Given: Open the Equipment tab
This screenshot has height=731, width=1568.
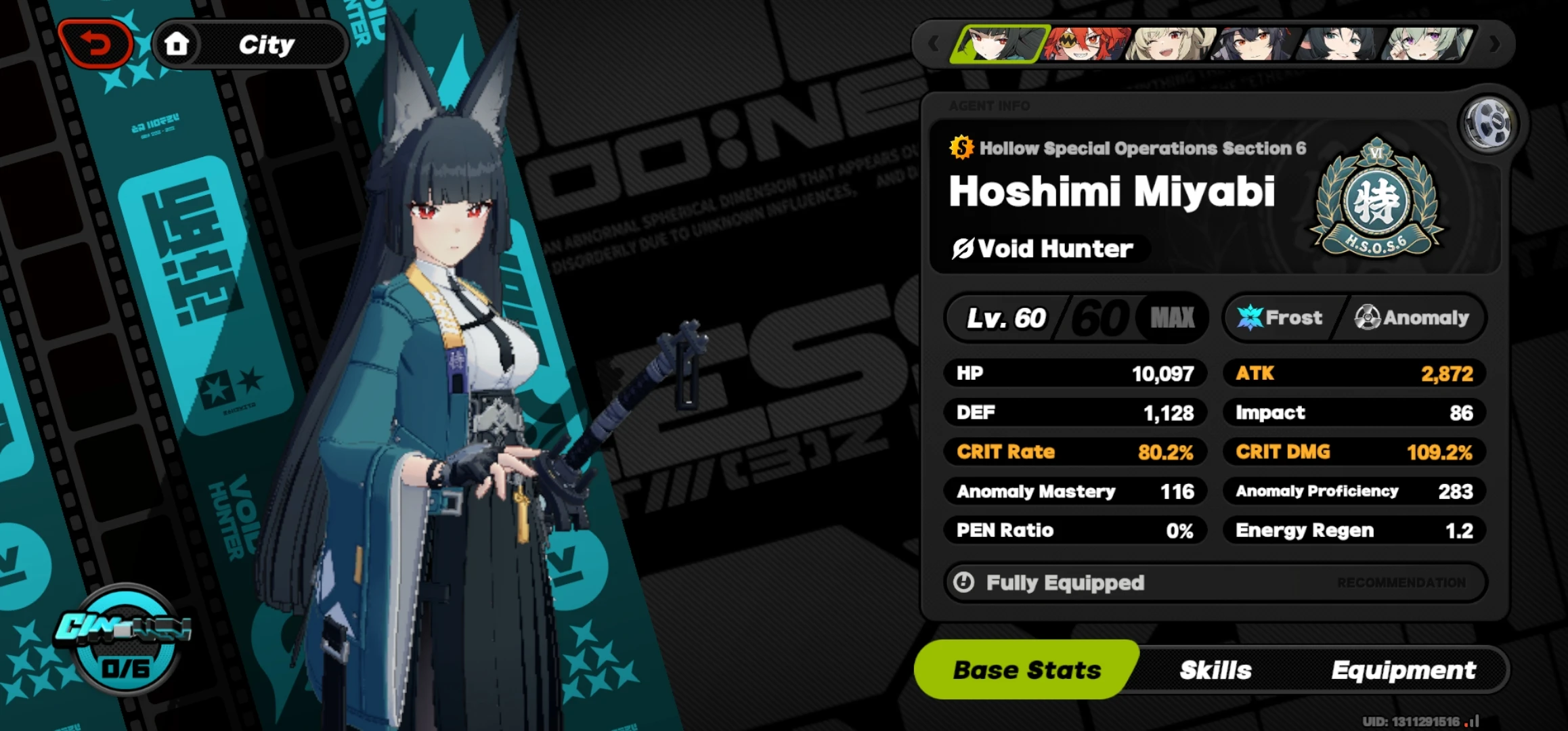Looking at the screenshot, I should coord(1404,669).
